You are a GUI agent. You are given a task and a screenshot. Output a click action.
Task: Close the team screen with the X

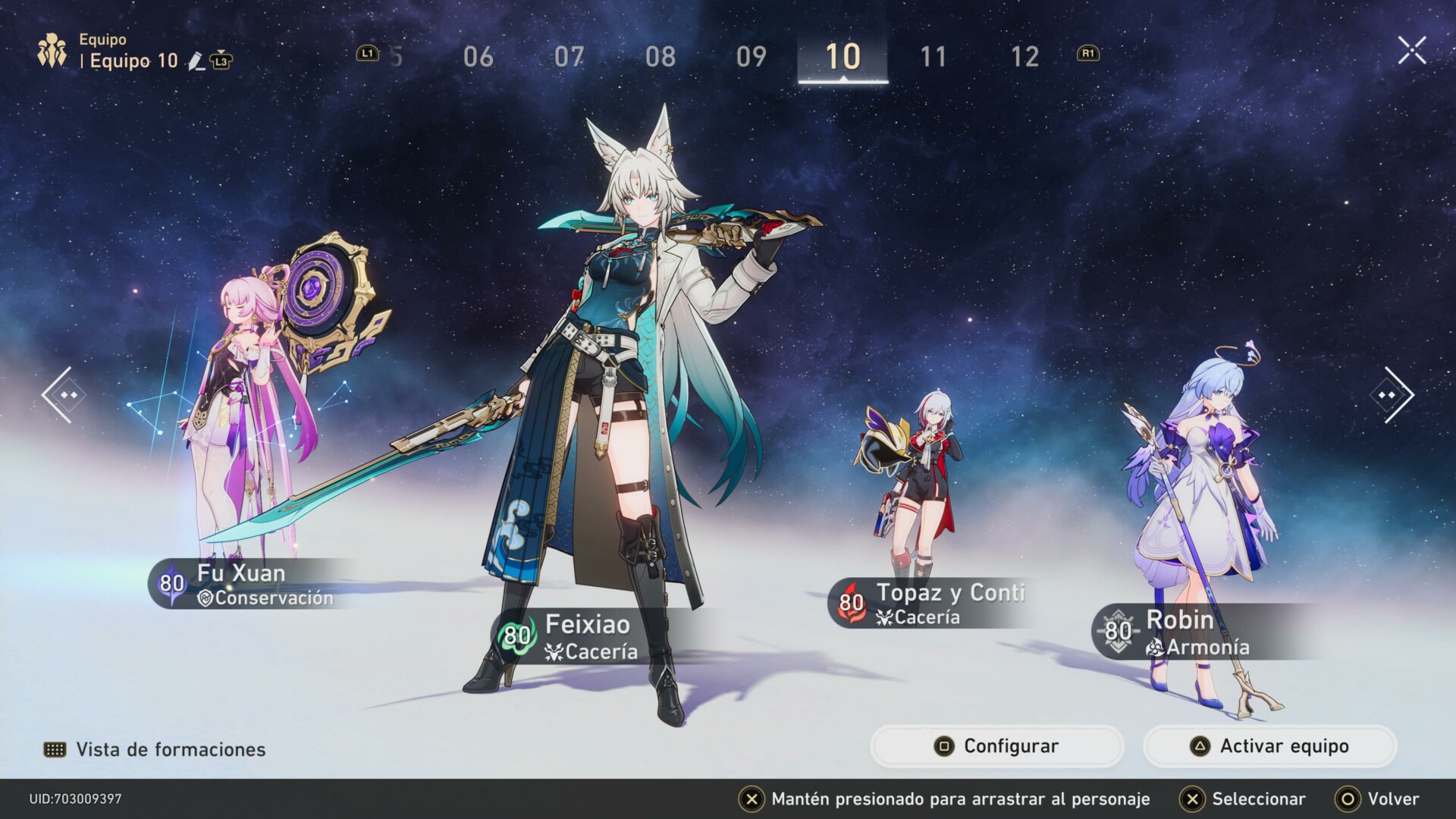(1411, 51)
